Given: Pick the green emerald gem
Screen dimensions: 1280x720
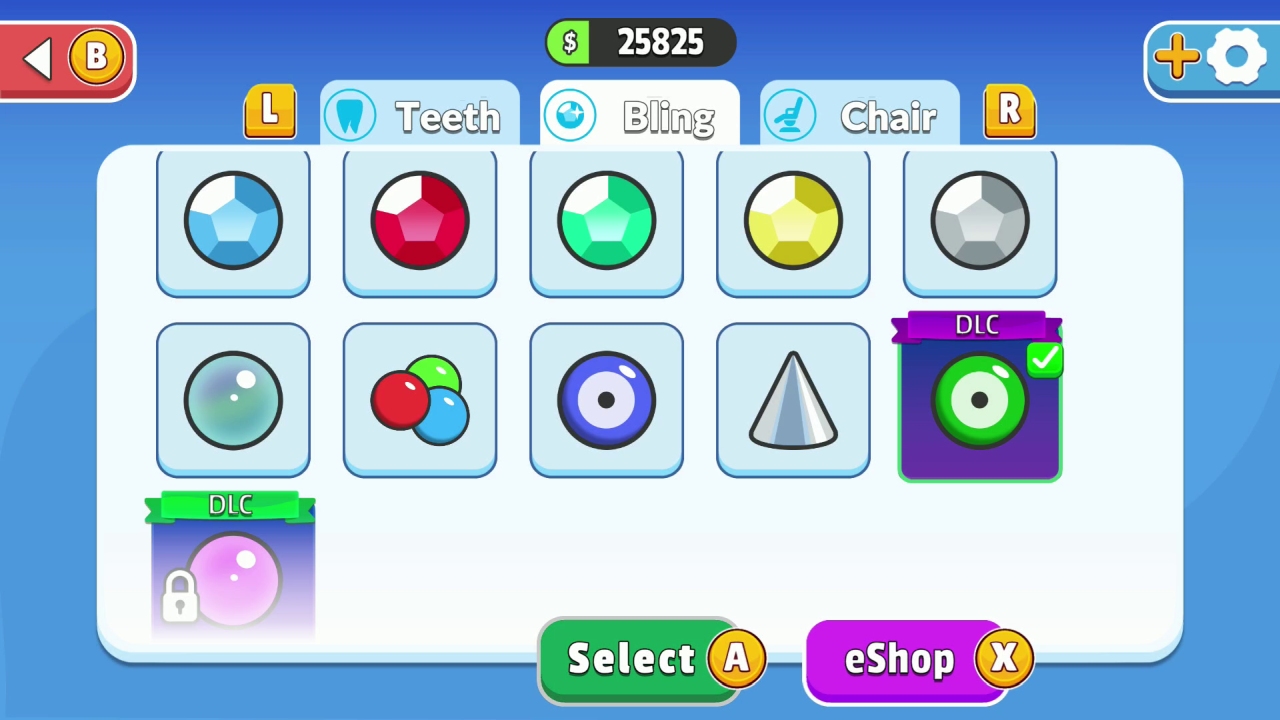Looking at the screenshot, I should click(606, 220).
